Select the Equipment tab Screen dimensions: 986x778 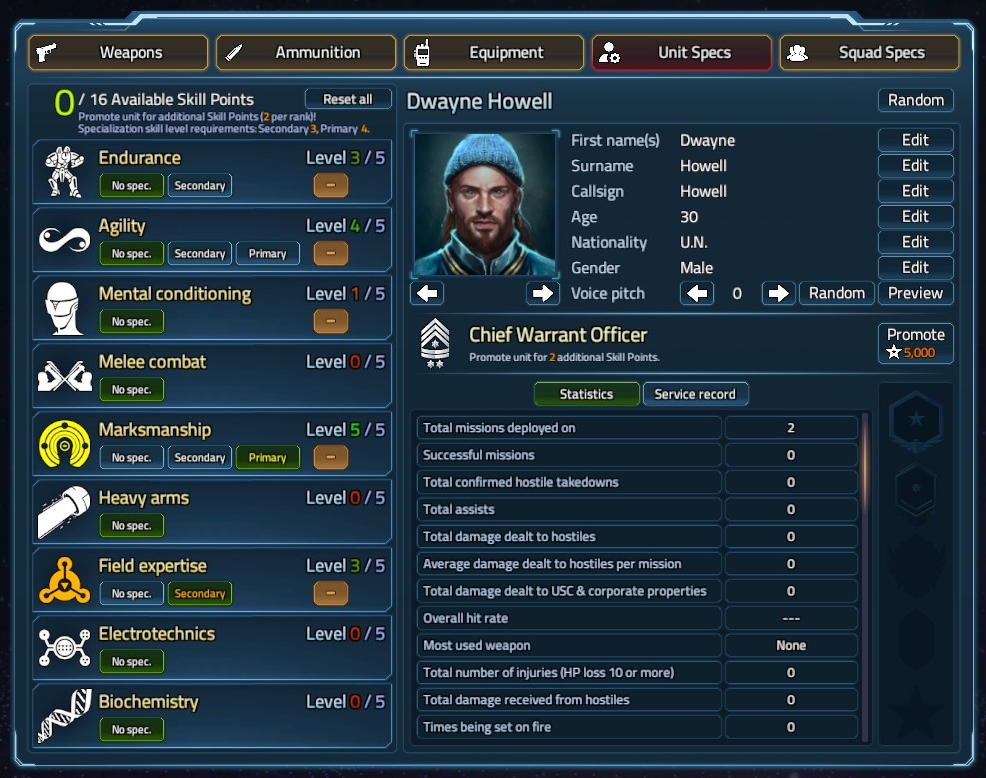[494, 53]
